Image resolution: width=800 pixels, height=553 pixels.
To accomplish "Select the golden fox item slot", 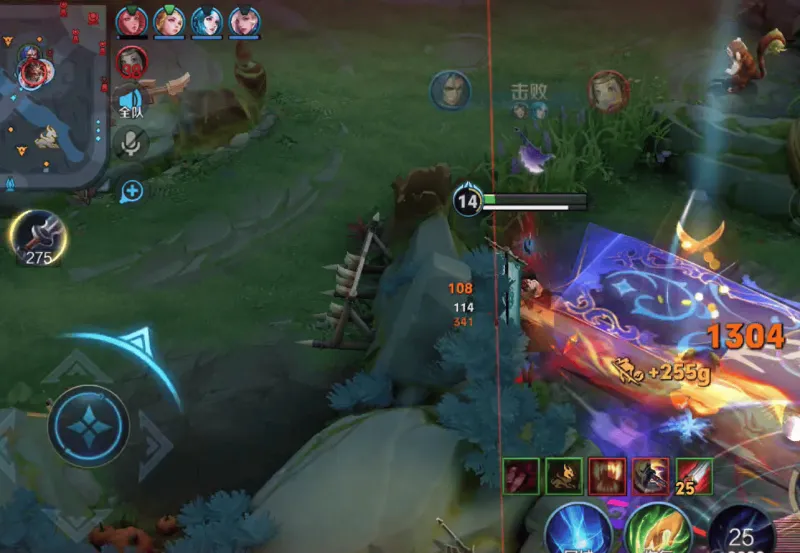I will pyautogui.click(x=563, y=476).
